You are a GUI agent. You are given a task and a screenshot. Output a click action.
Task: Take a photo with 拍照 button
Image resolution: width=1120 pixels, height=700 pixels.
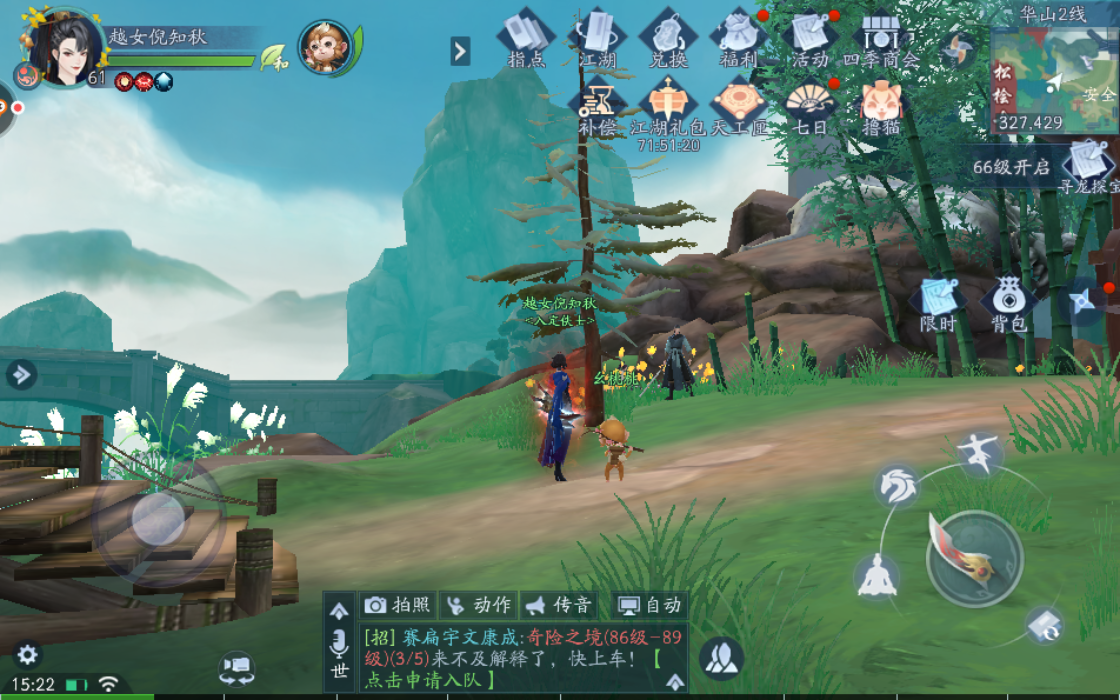point(398,605)
